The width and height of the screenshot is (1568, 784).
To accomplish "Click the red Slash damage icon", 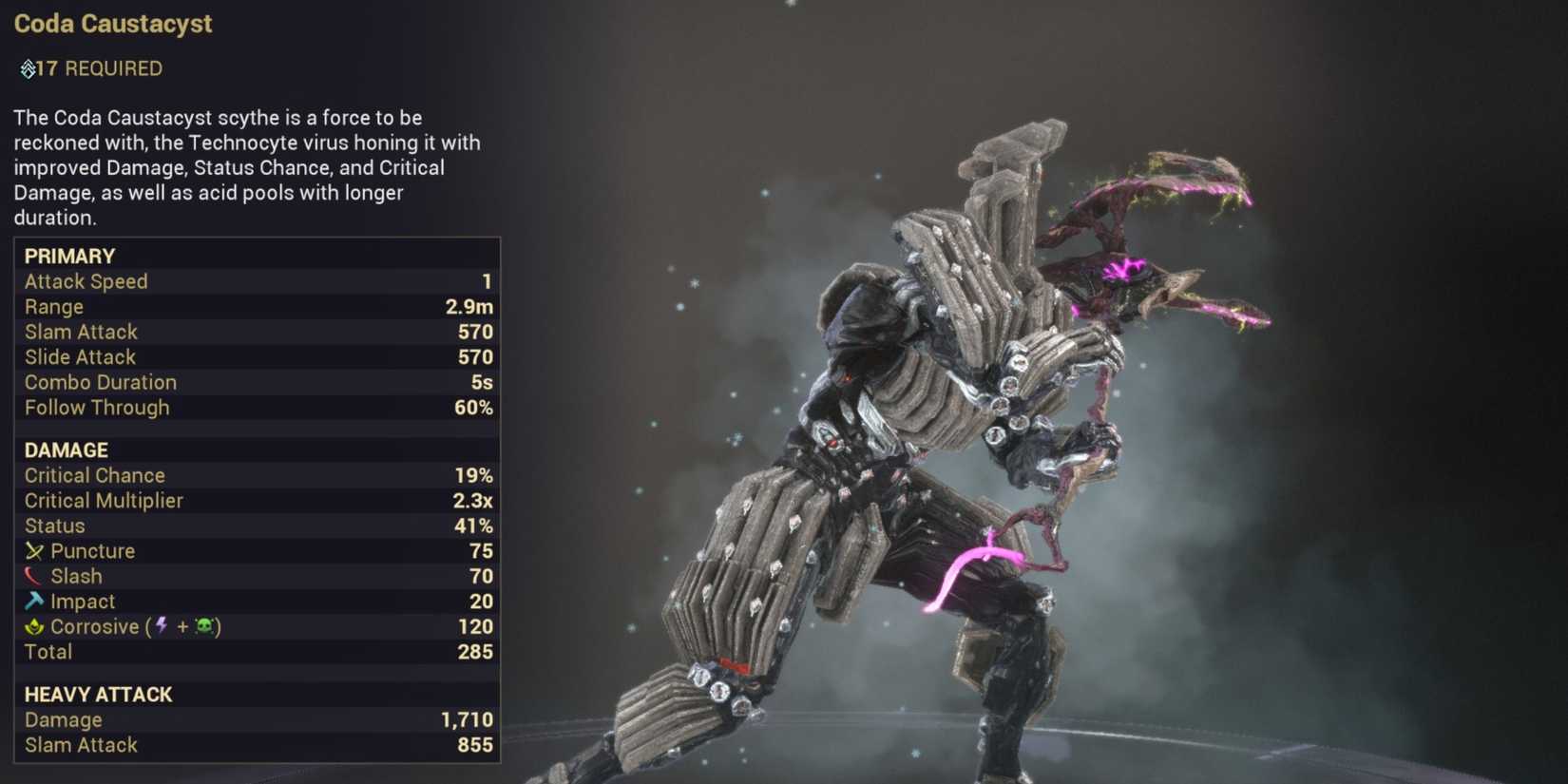I will click(x=34, y=576).
